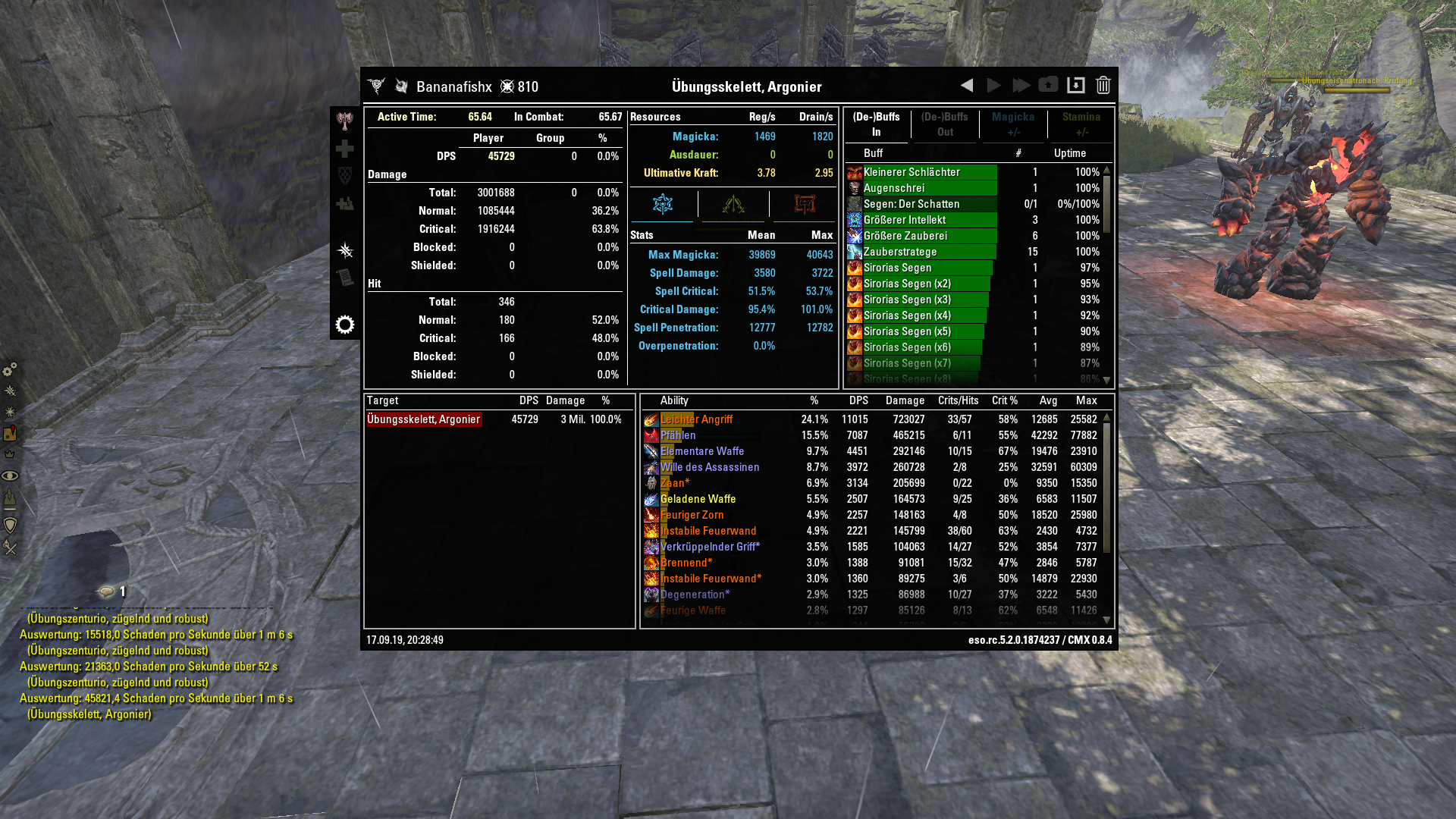This screenshot has height=819, width=1456.
Task: Save the fight using the download icon
Action: click(x=1076, y=86)
